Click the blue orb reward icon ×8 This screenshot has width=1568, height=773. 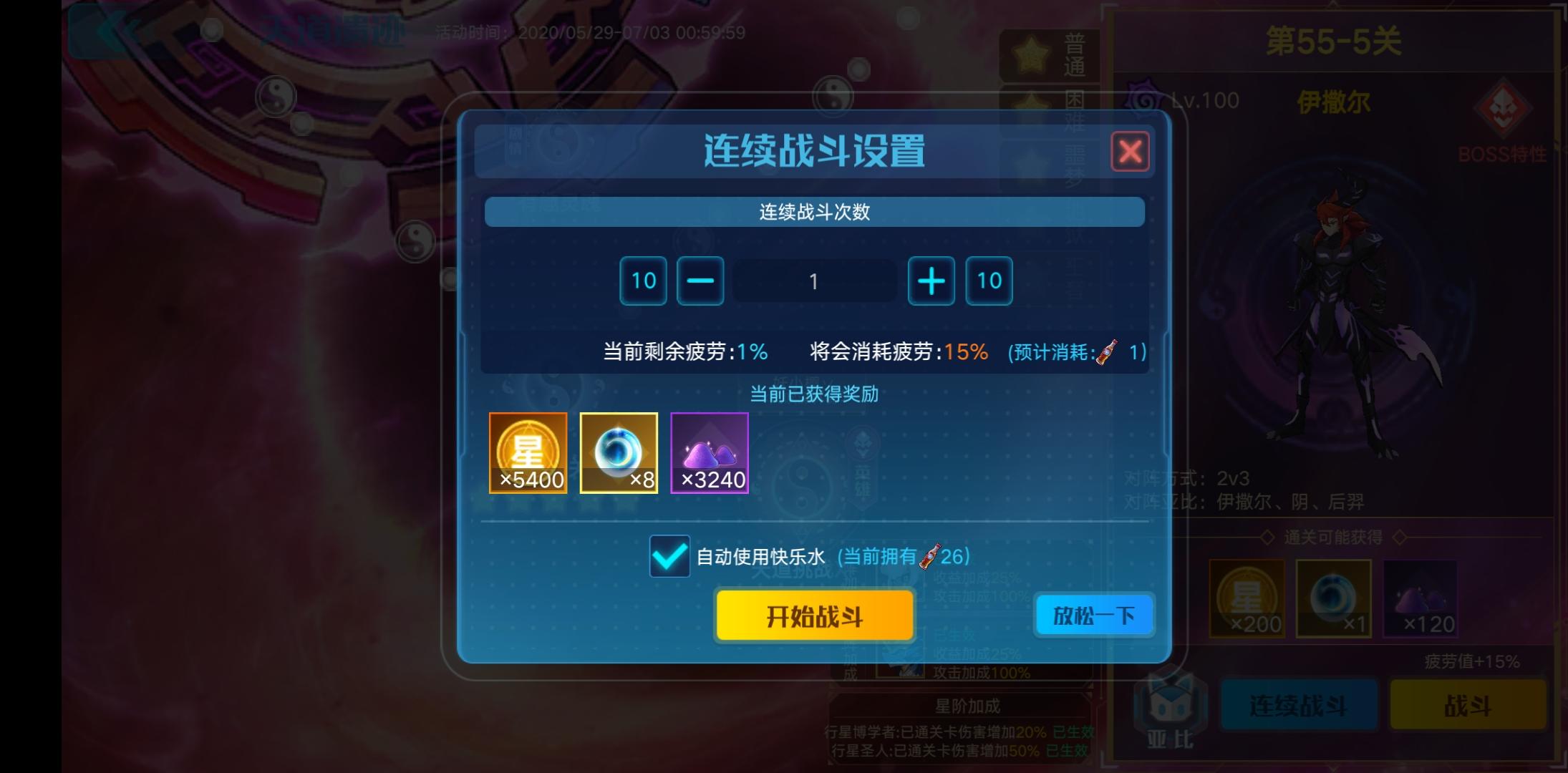click(x=619, y=452)
